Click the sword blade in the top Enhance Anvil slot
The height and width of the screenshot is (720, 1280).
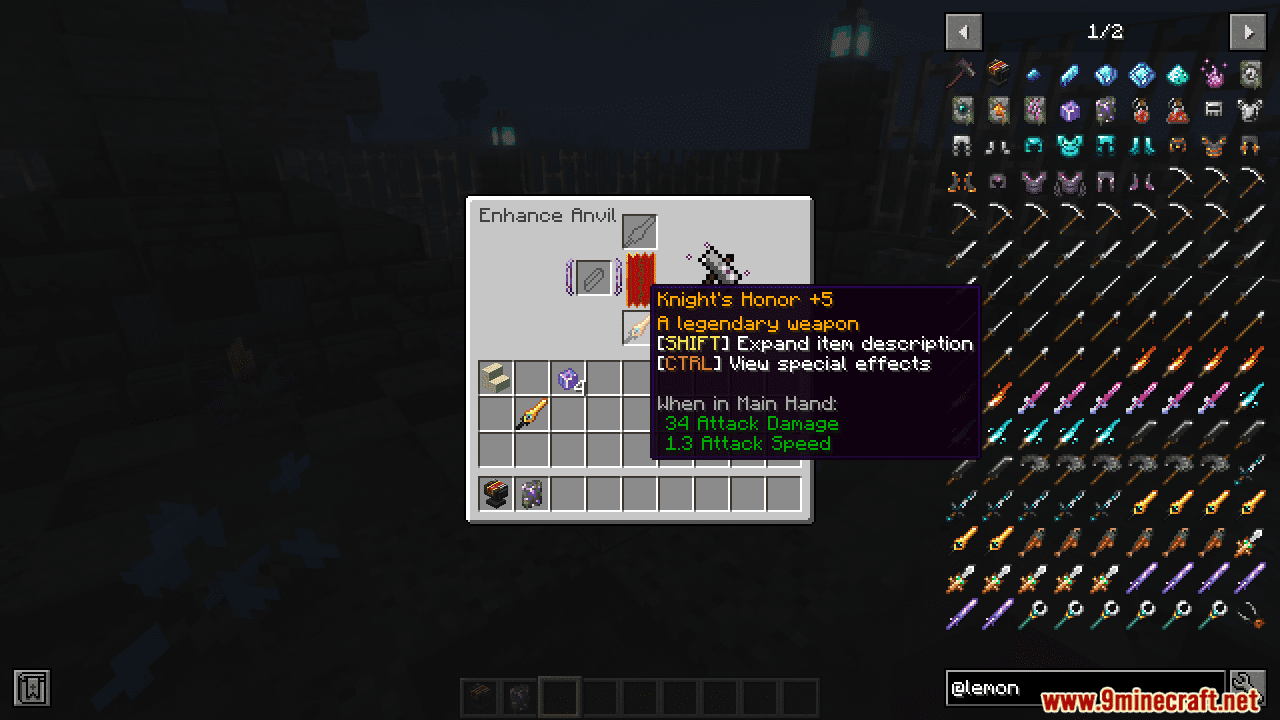click(x=640, y=230)
